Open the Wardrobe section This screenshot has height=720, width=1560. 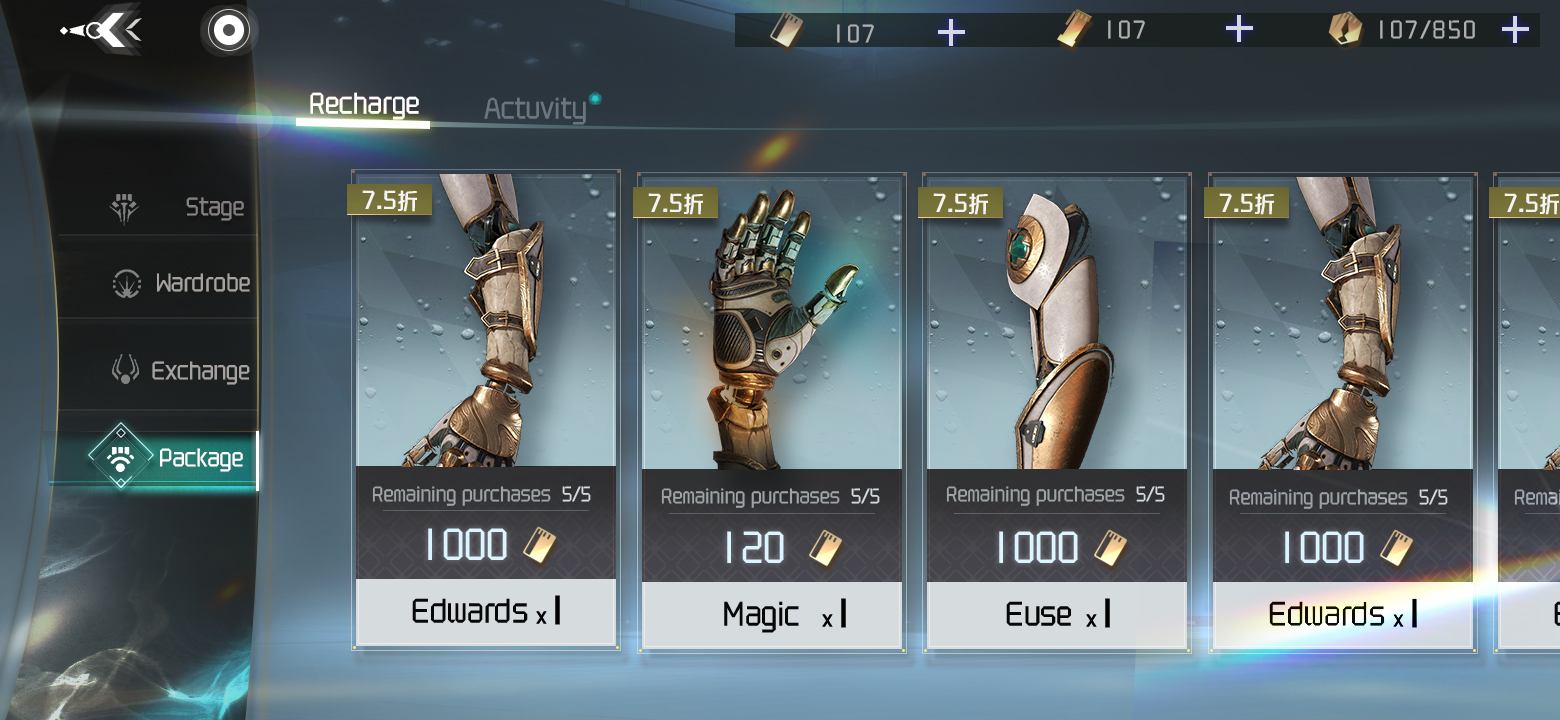[181, 283]
